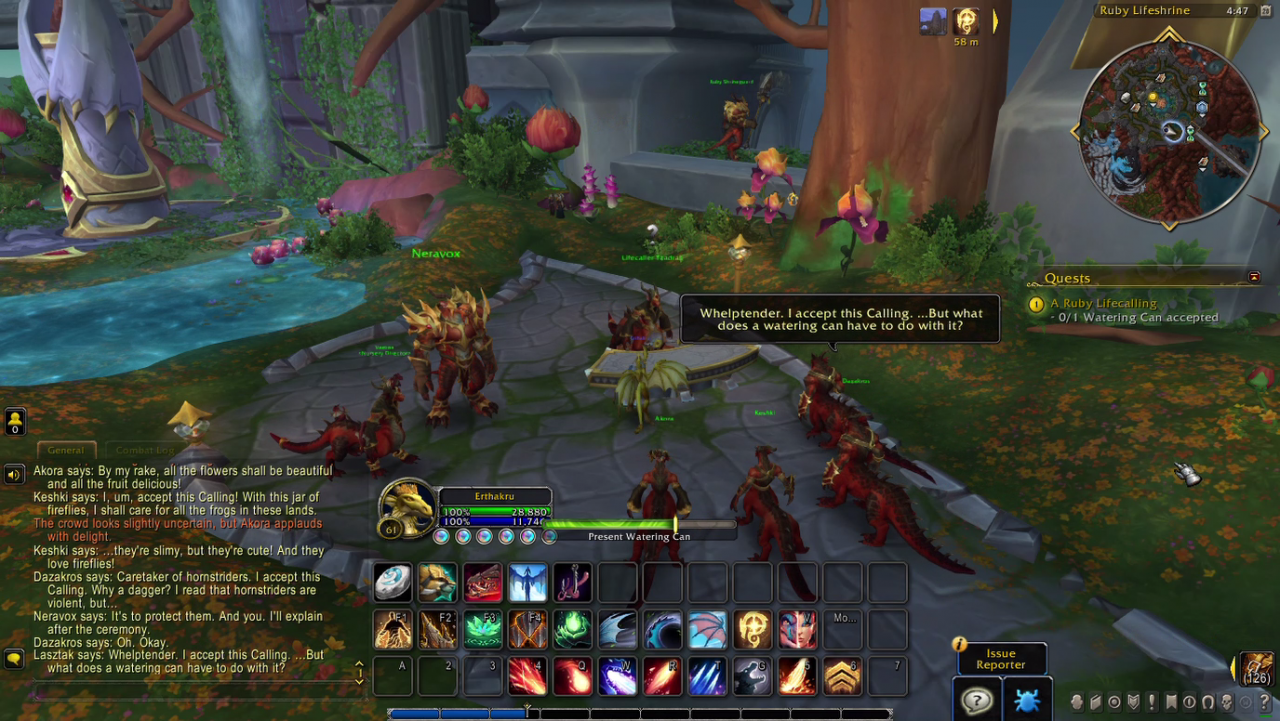Activate the green emerald blossom spell
The image size is (1280, 721).
(x=482, y=630)
